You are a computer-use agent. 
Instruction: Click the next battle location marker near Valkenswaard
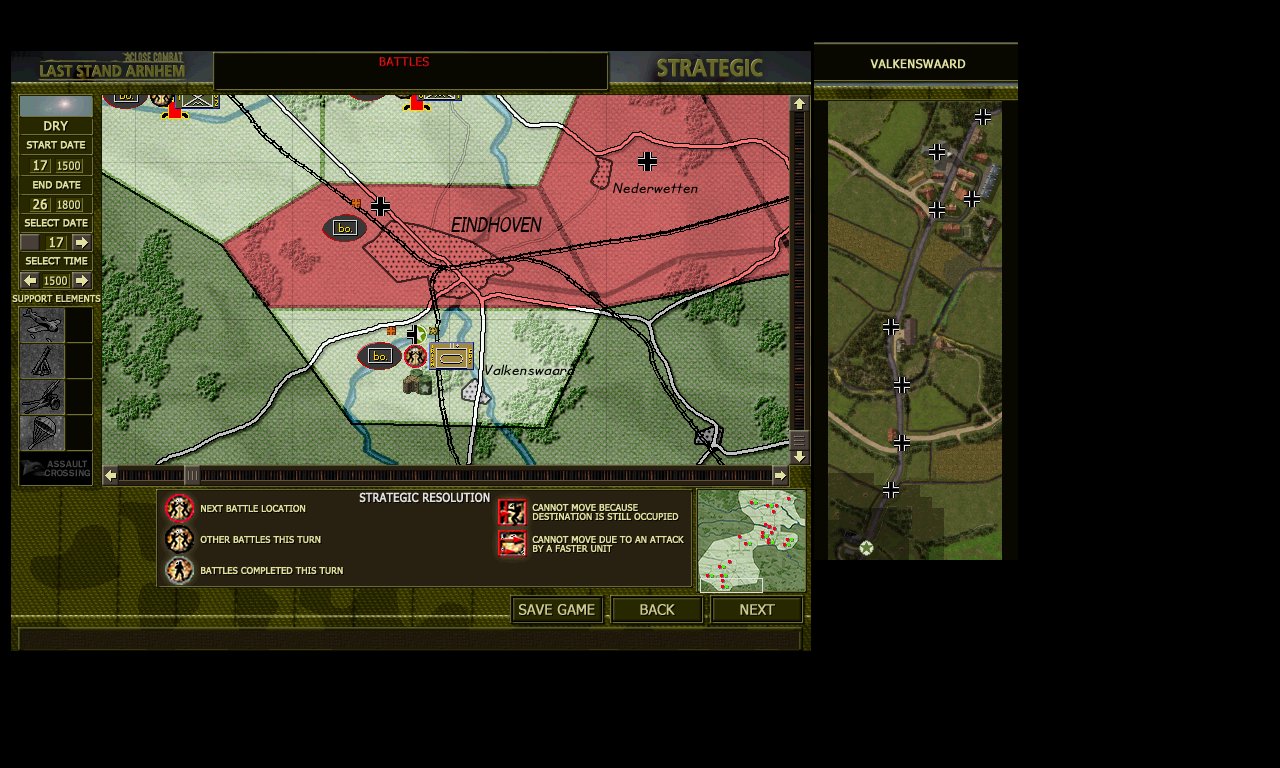pos(416,356)
